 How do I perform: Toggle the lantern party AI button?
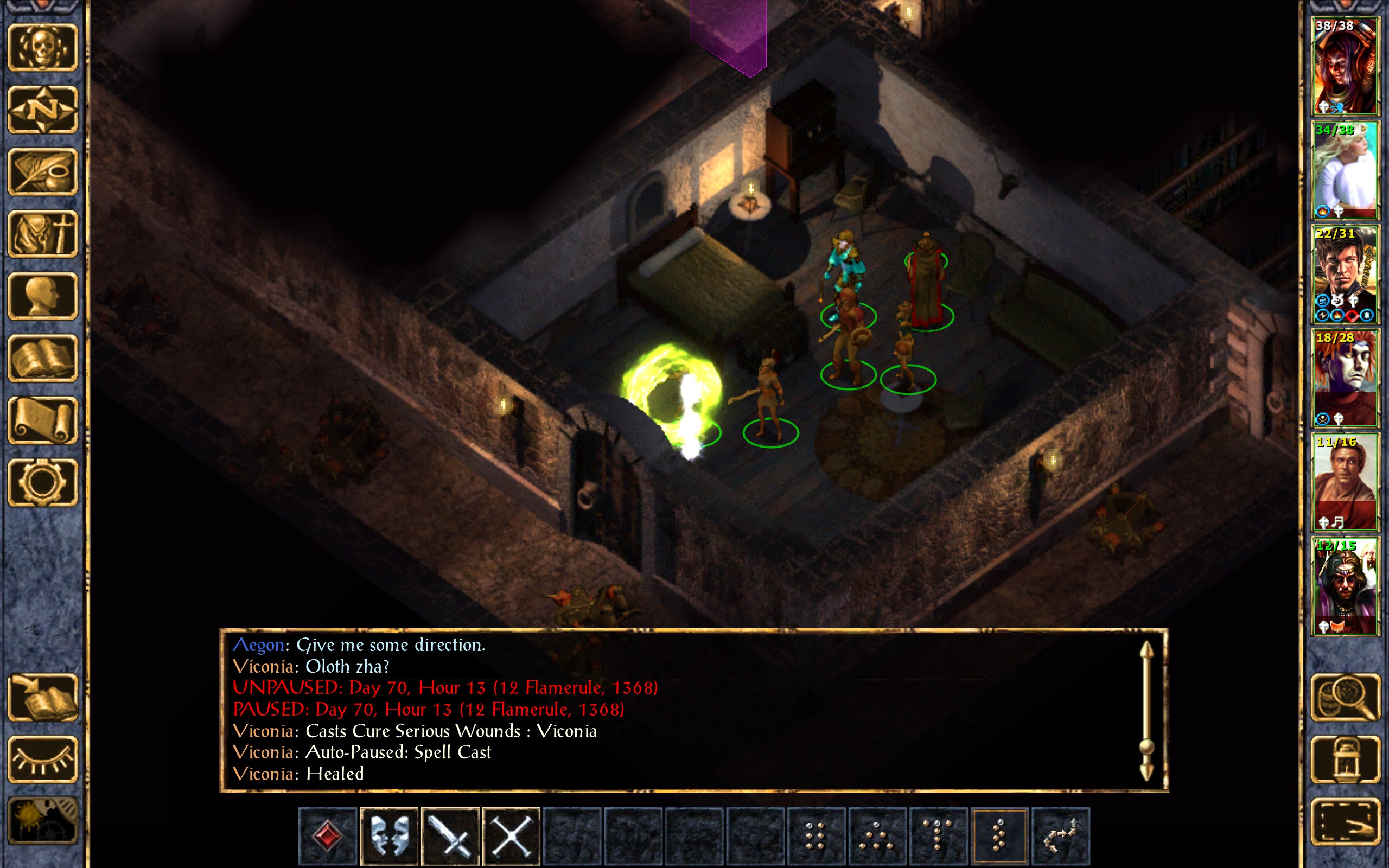(x=1345, y=759)
